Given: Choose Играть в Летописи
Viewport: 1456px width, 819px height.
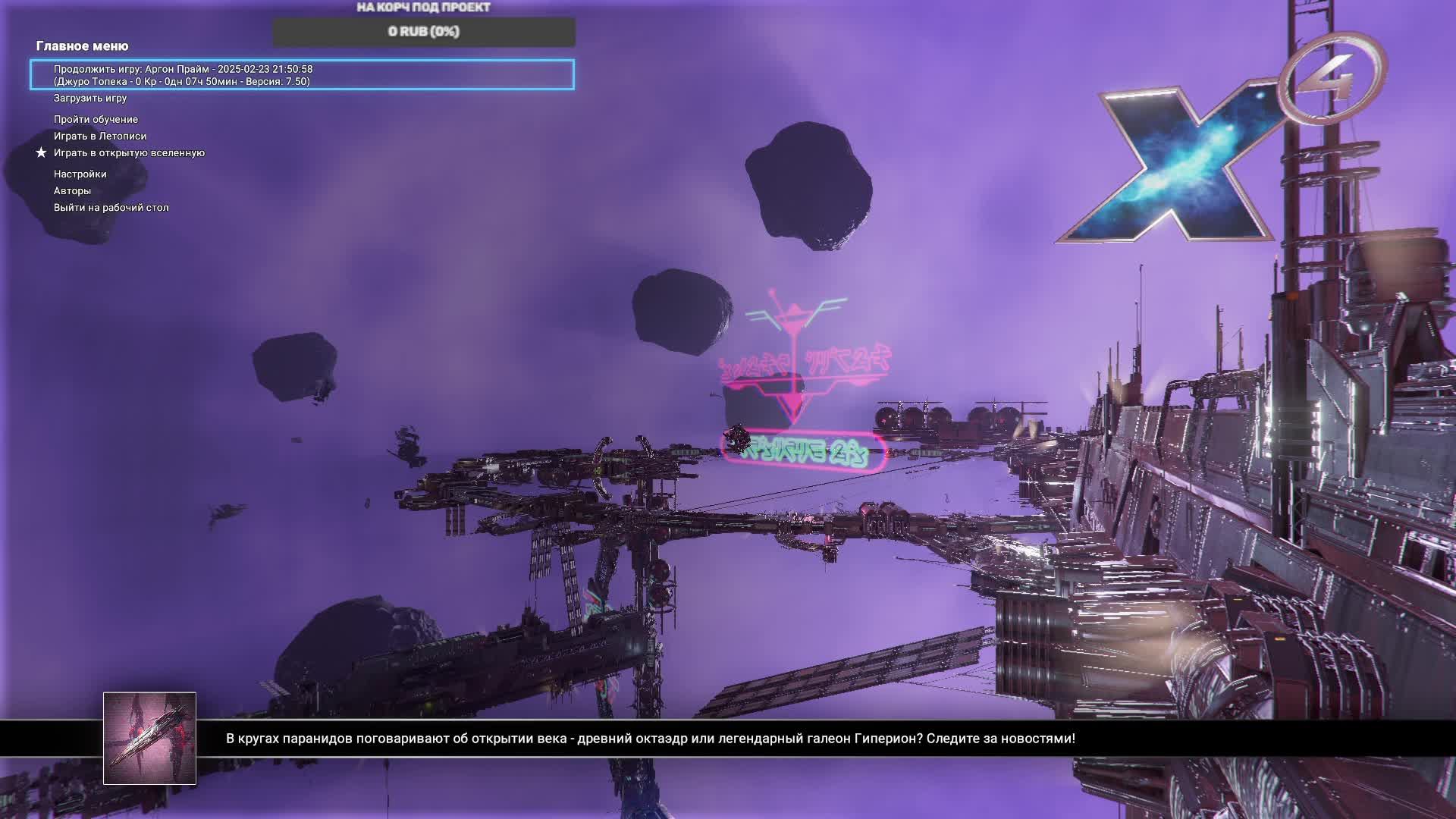Looking at the screenshot, I should (x=100, y=136).
